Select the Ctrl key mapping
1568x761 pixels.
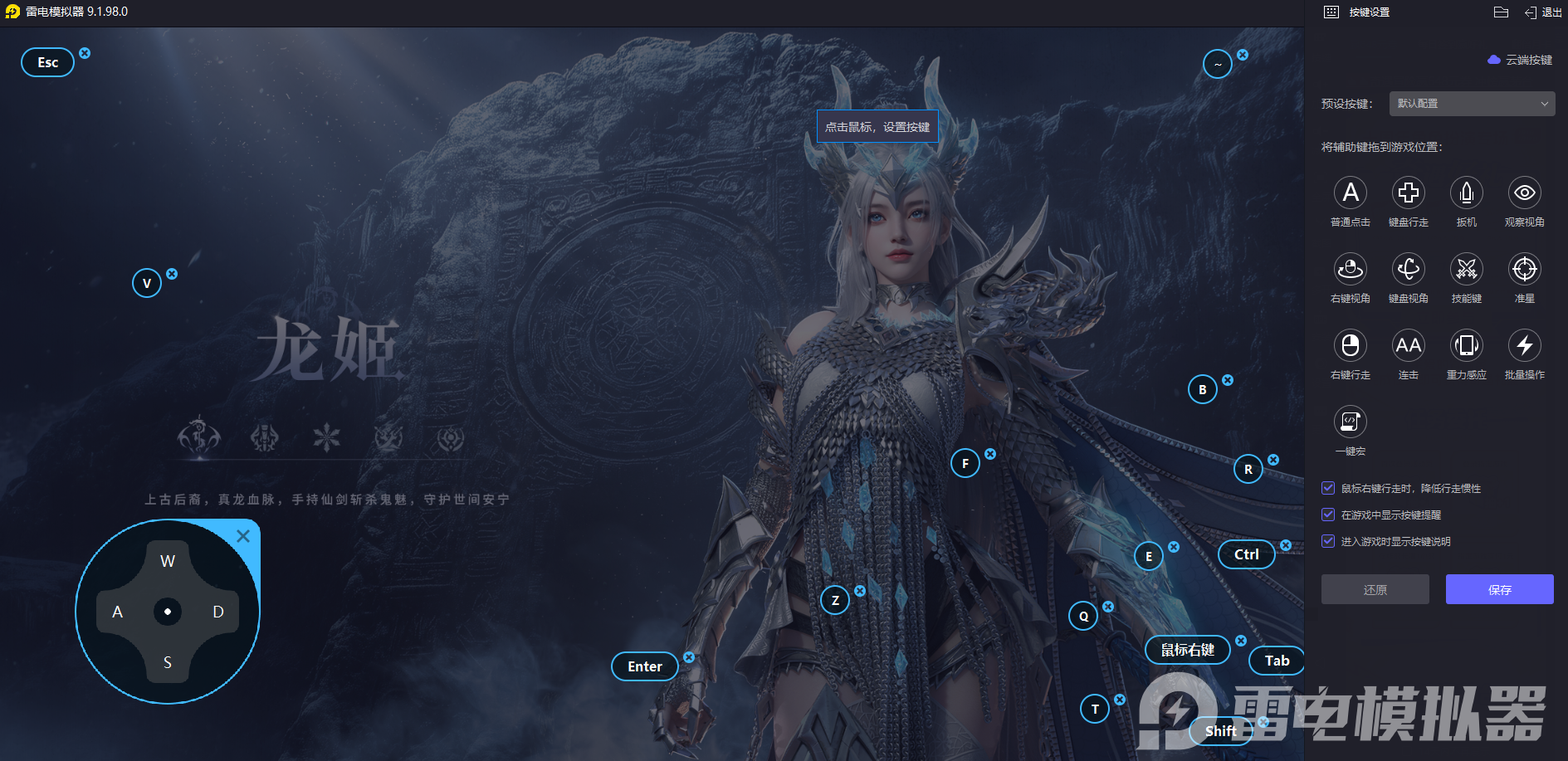tap(1246, 554)
